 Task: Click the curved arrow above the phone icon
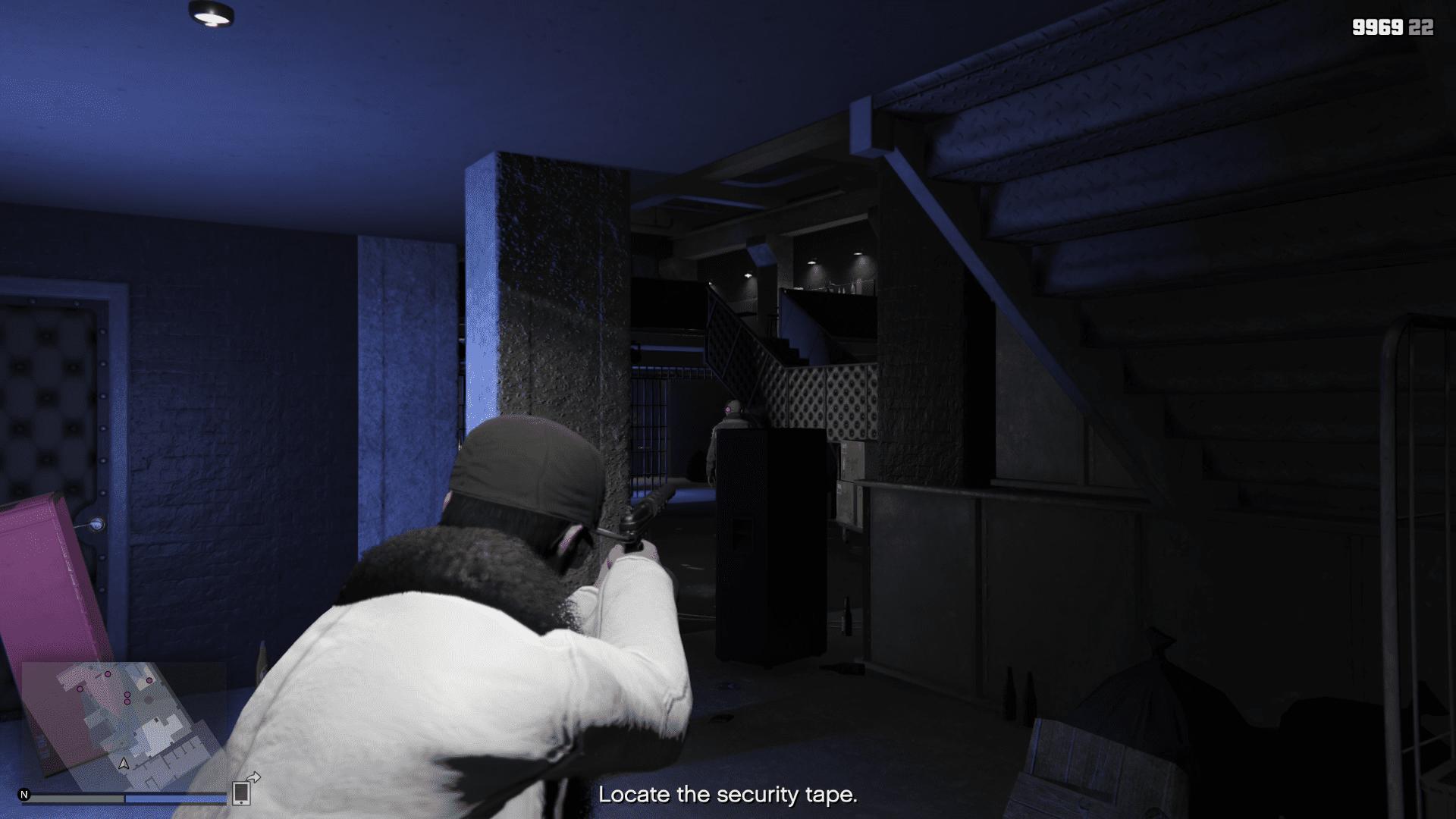click(x=253, y=775)
